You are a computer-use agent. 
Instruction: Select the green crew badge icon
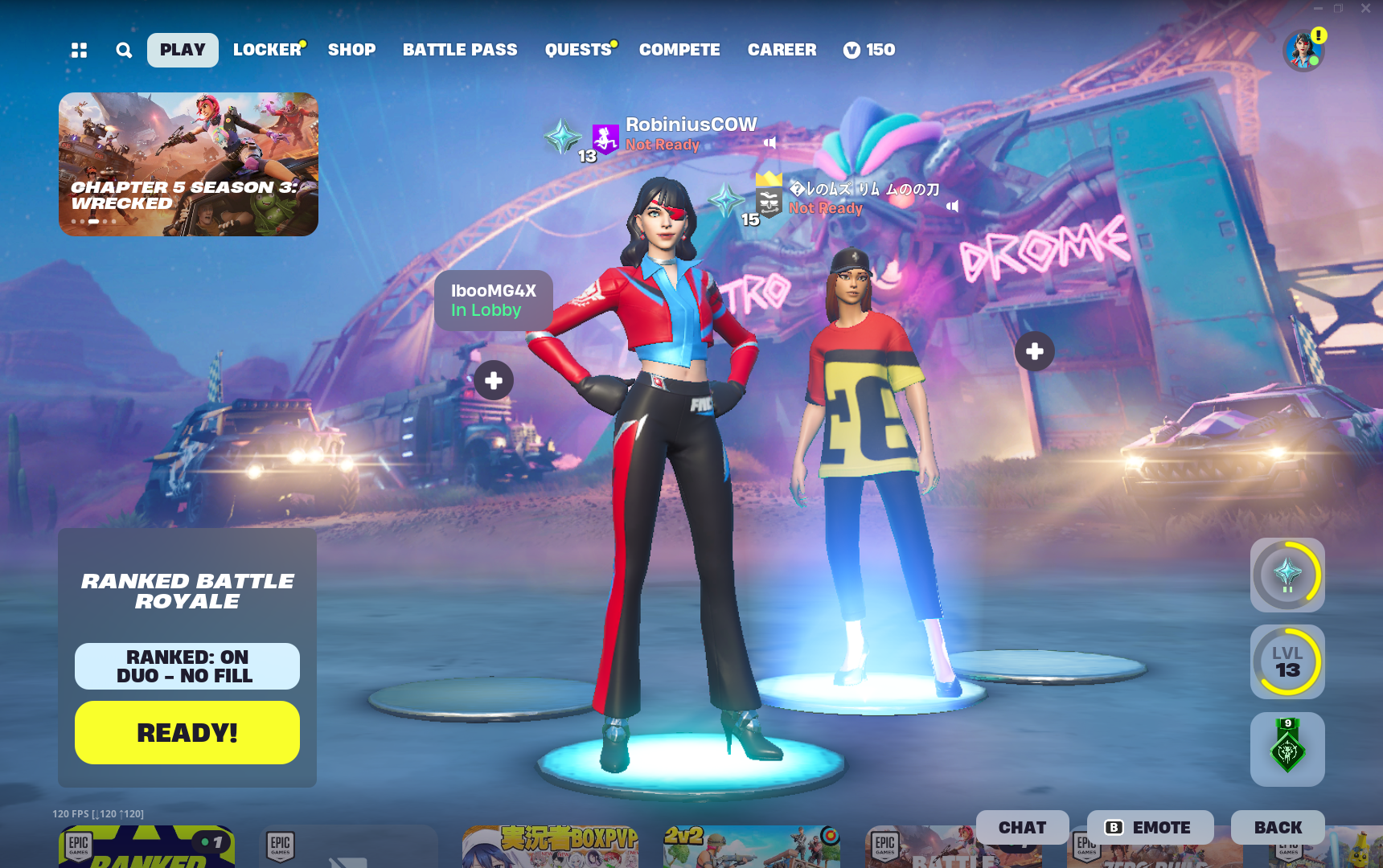(x=1287, y=749)
